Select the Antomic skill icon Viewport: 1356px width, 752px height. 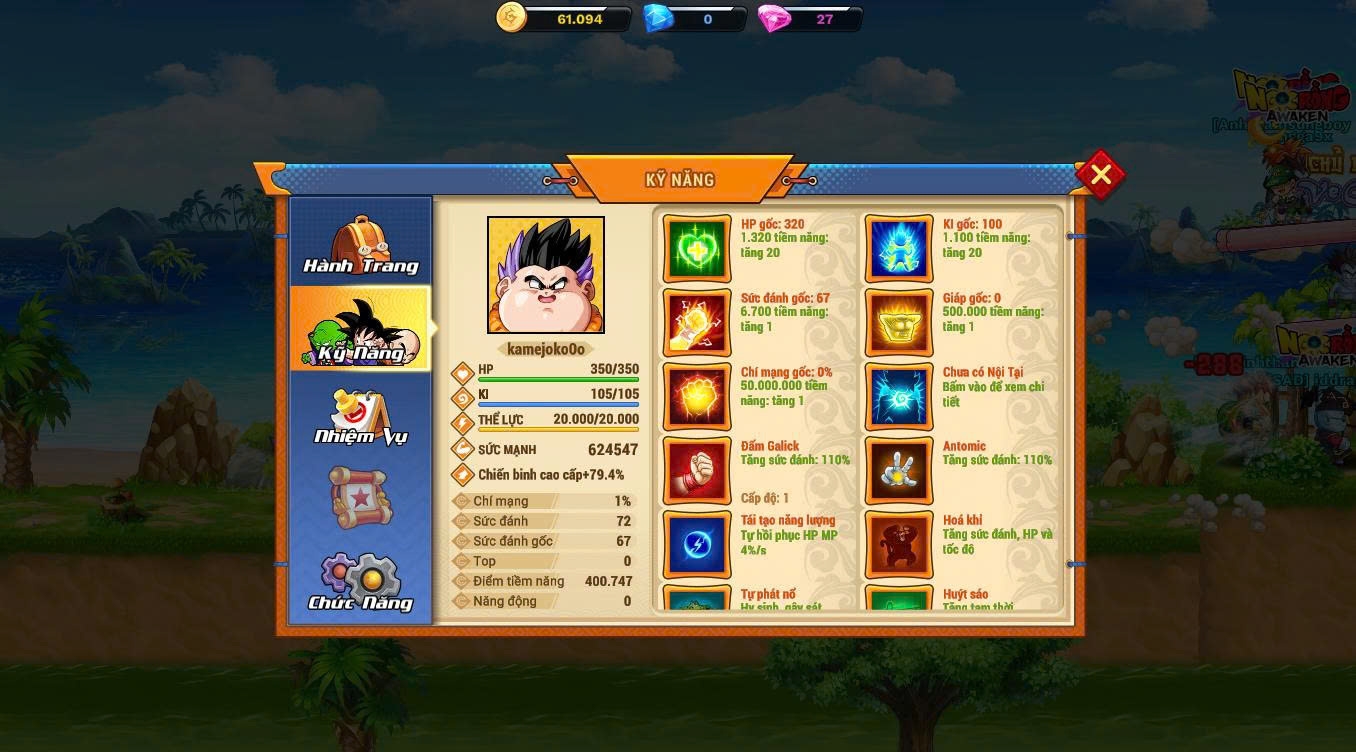[898, 471]
